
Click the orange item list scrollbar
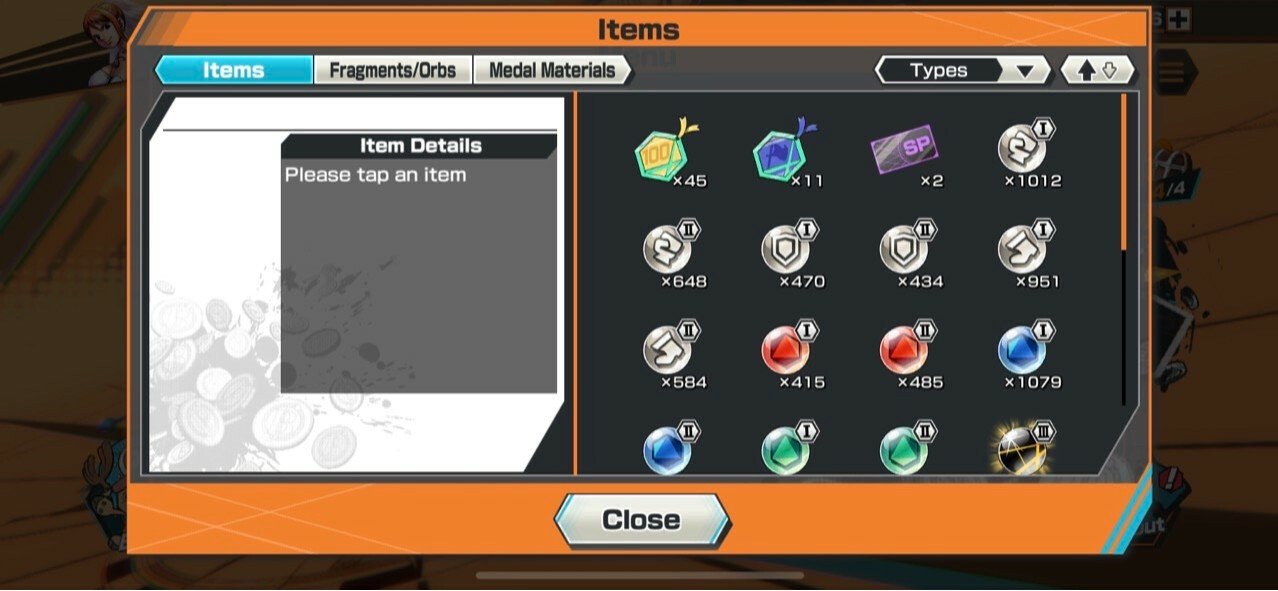point(1124,170)
